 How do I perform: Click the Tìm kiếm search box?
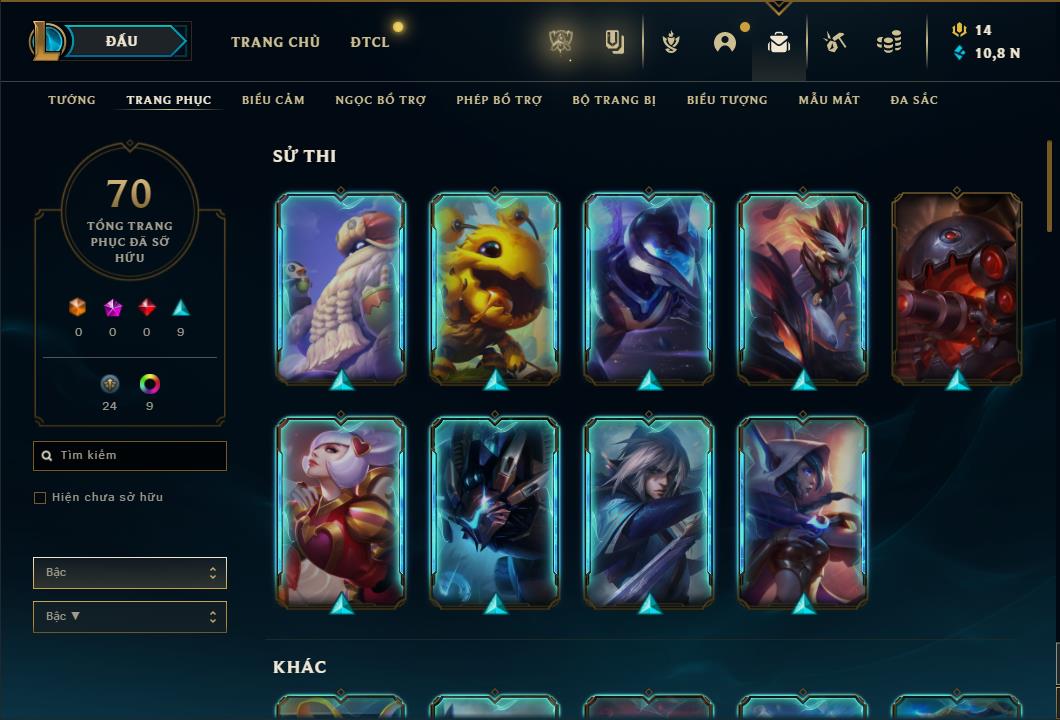point(130,456)
